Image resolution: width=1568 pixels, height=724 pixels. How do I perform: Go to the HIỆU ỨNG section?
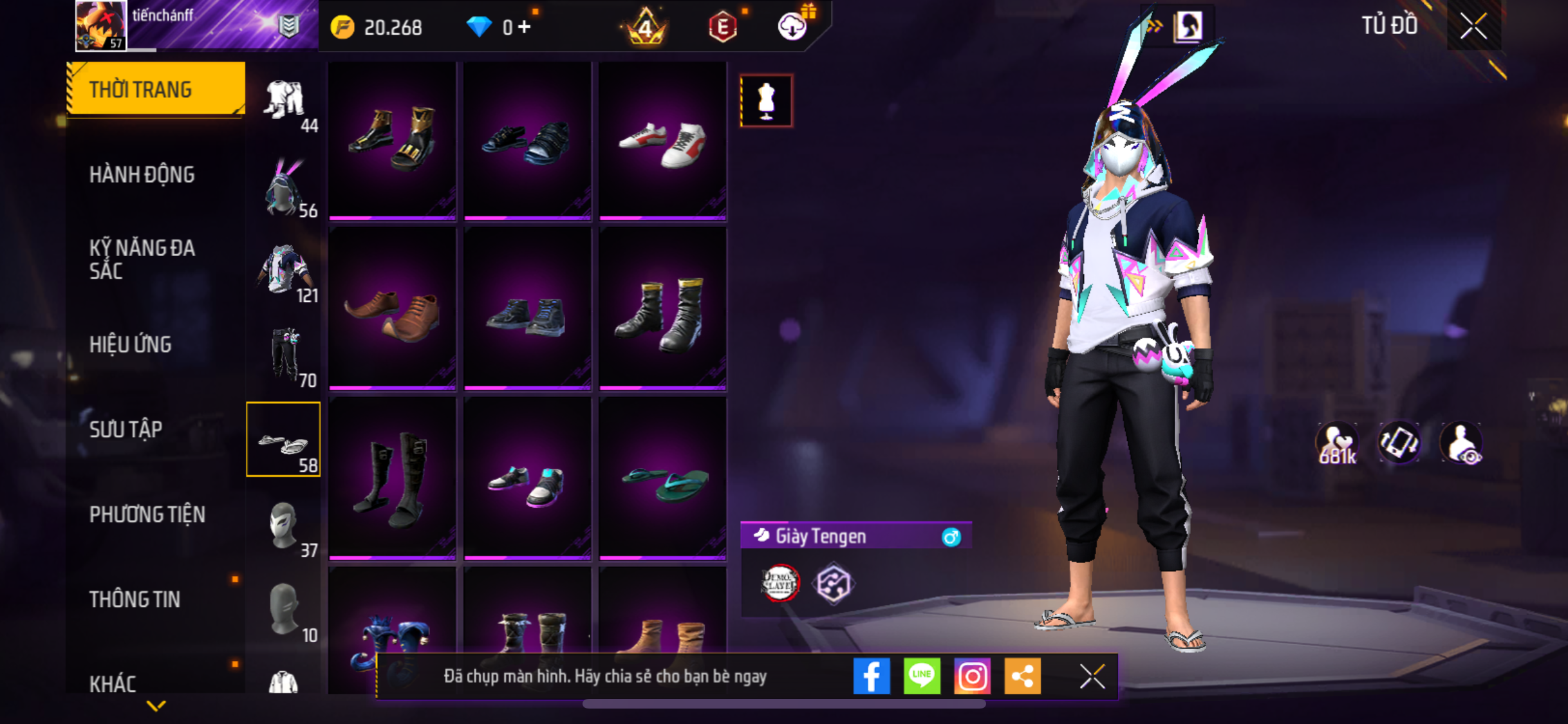pyautogui.click(x=131, y=344)
